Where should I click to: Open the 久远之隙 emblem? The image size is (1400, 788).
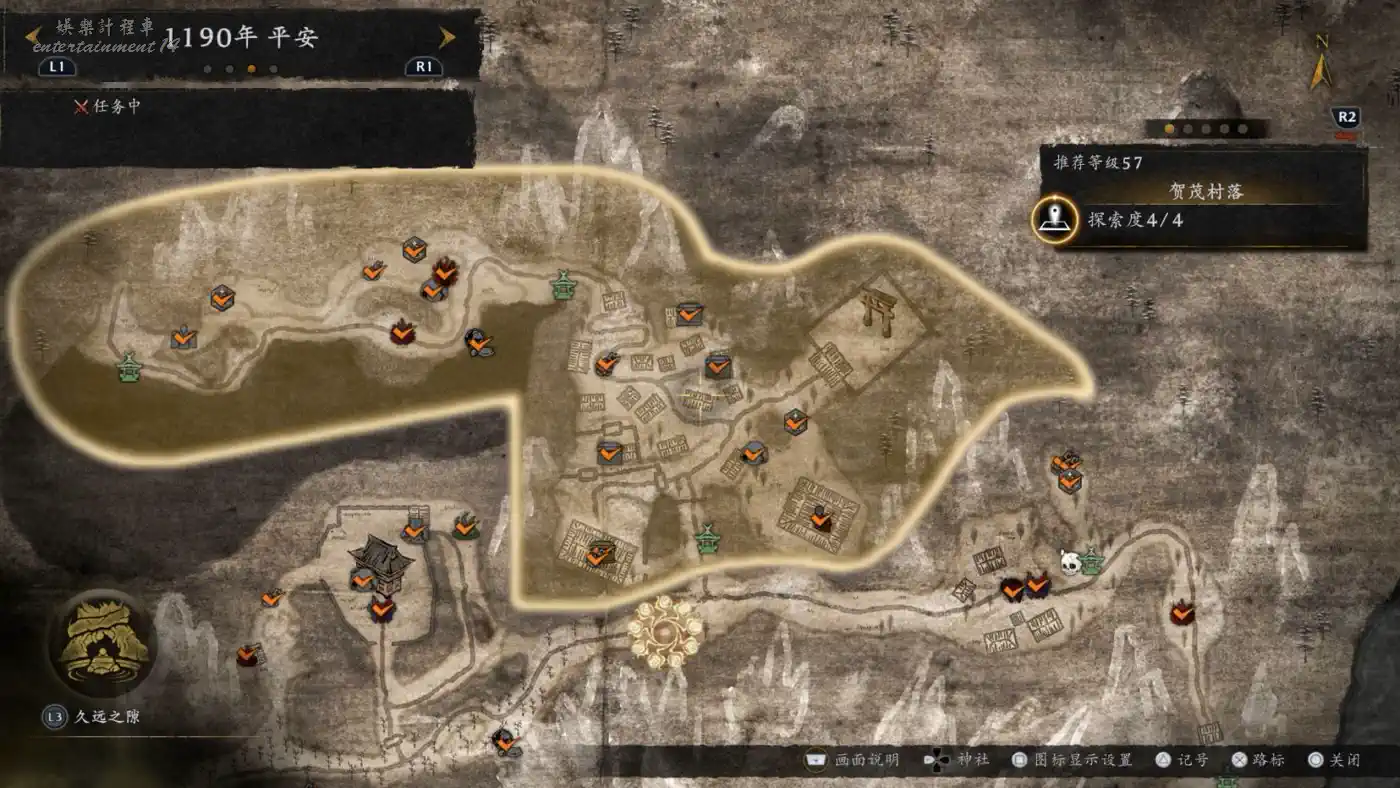[103, 643]
